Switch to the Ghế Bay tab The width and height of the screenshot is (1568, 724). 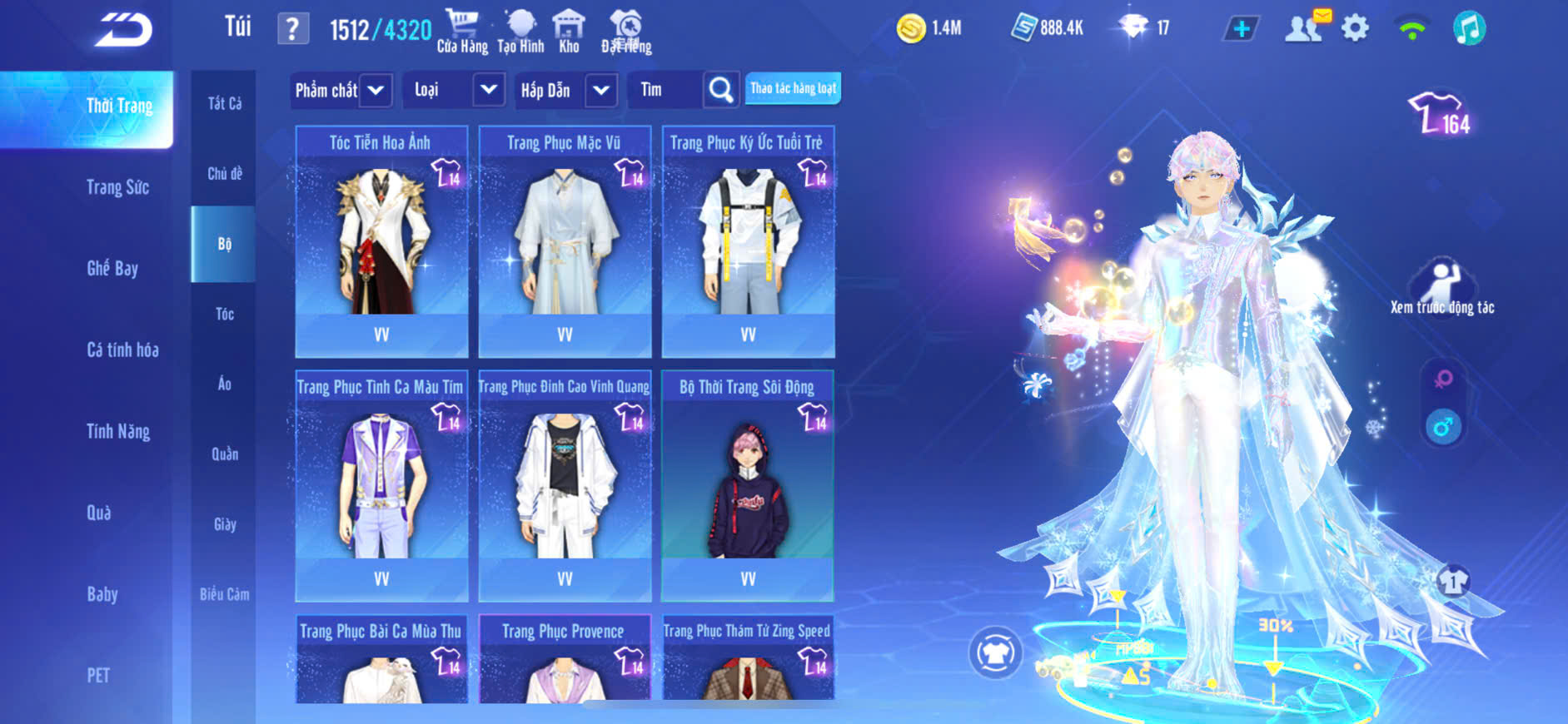tap(112, 268)
